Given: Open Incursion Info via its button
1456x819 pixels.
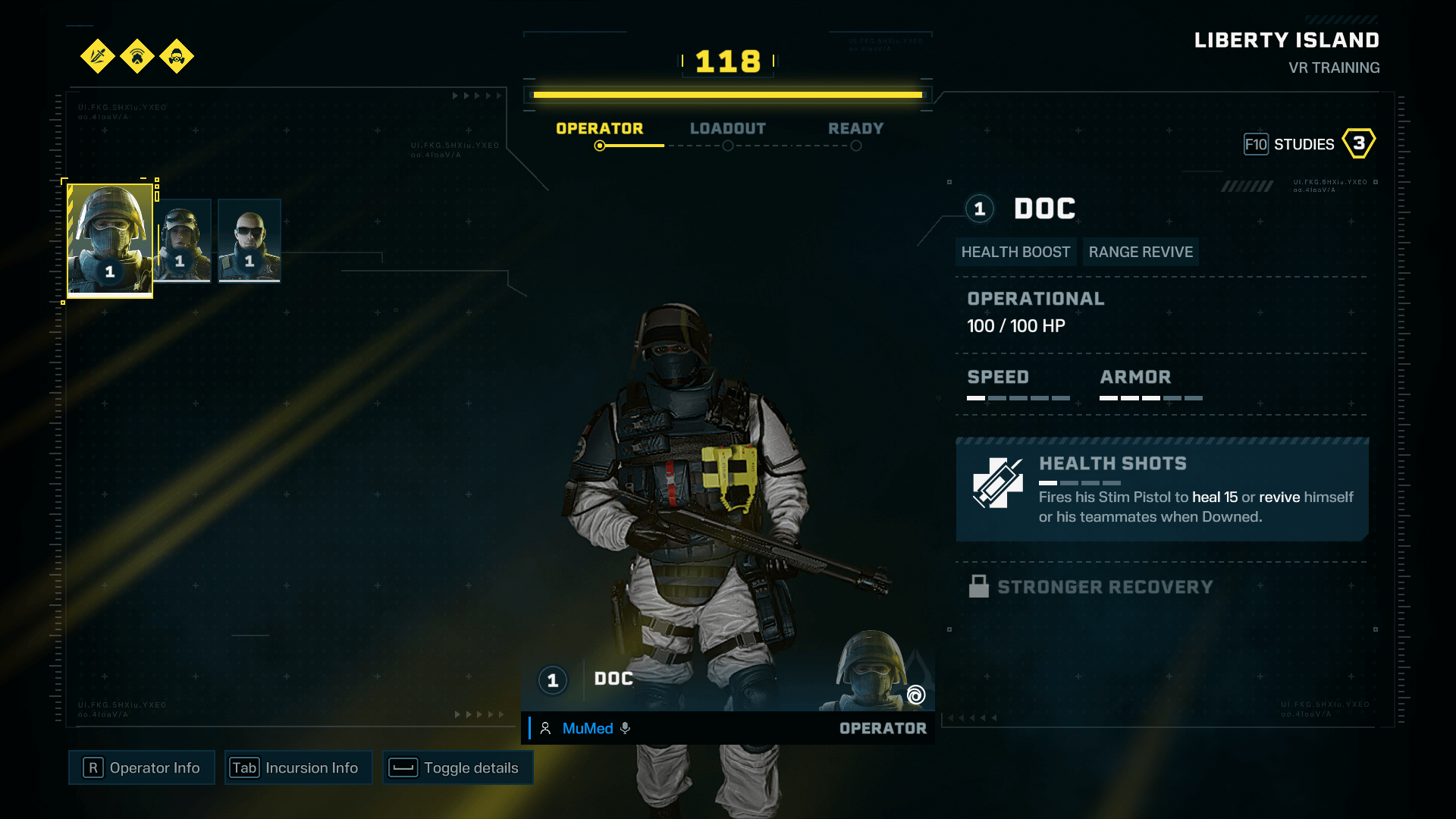Looking at the screenshot, I should [298, 767].
